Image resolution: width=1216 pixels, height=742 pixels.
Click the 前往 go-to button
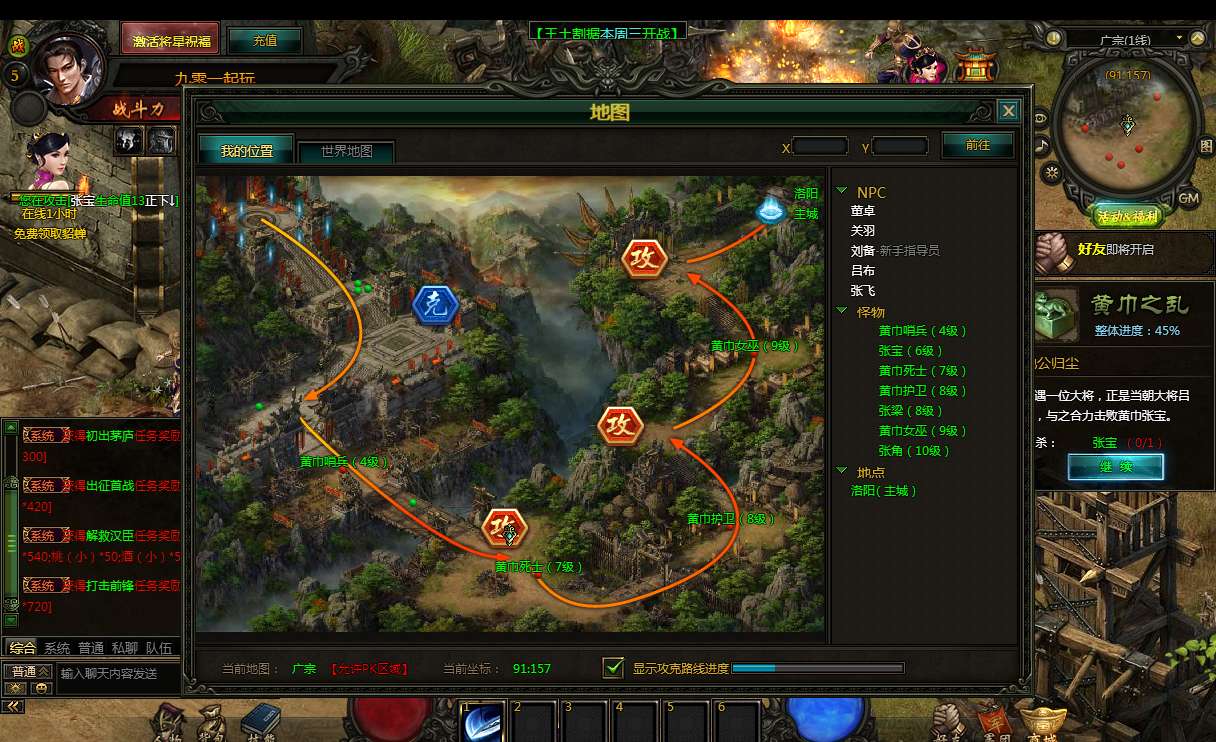[977, 145]
